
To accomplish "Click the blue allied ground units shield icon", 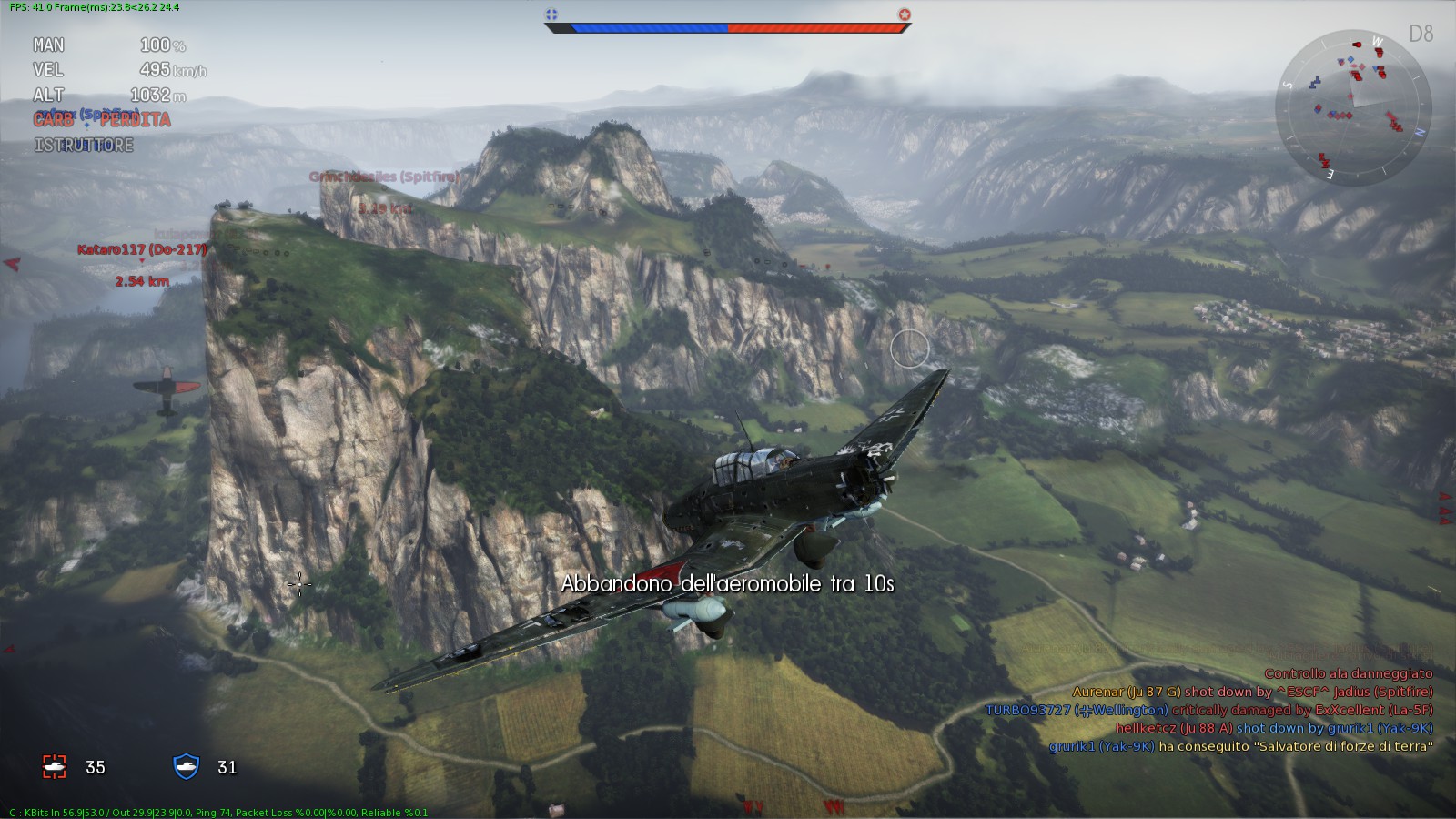I will [186, 766].
